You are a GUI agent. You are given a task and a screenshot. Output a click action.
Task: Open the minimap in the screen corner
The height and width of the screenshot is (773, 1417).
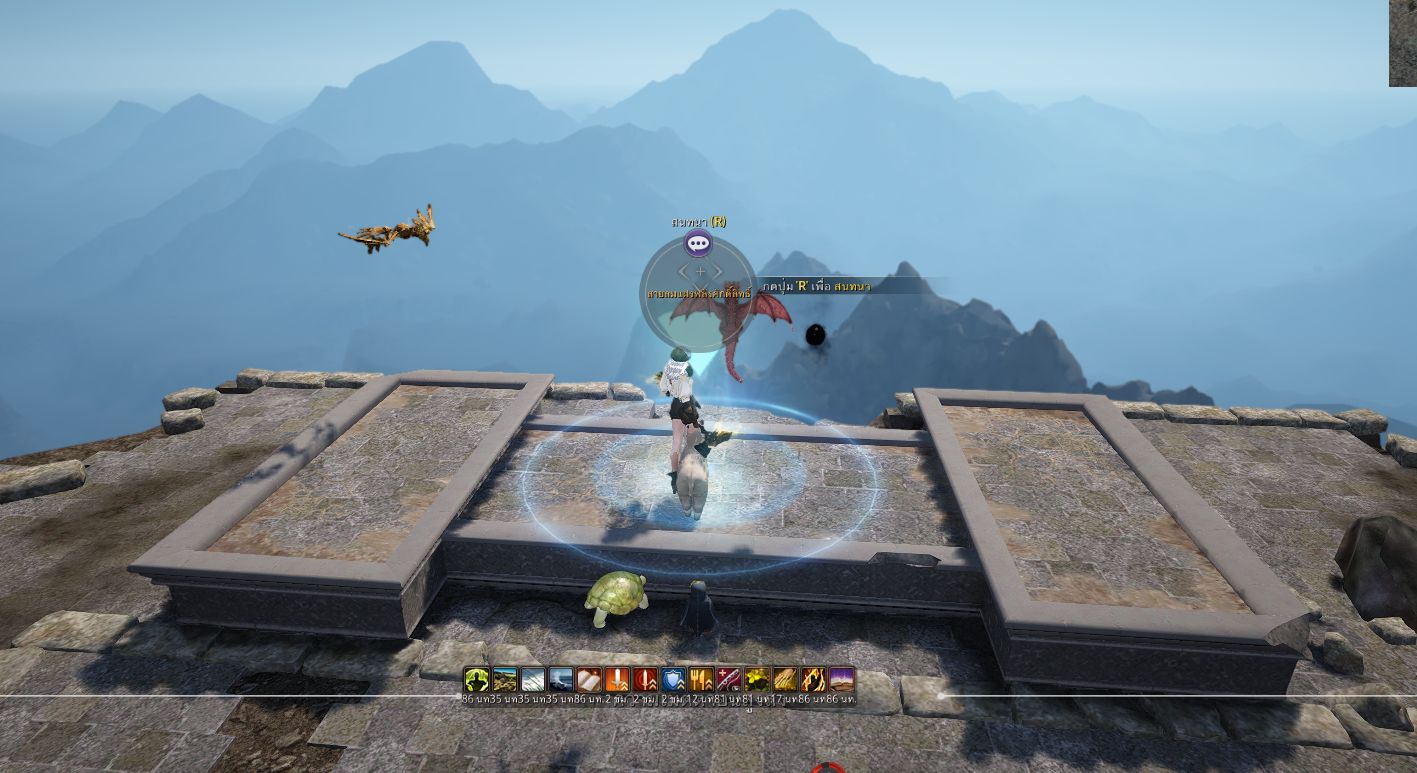[x=1402, y=43]
